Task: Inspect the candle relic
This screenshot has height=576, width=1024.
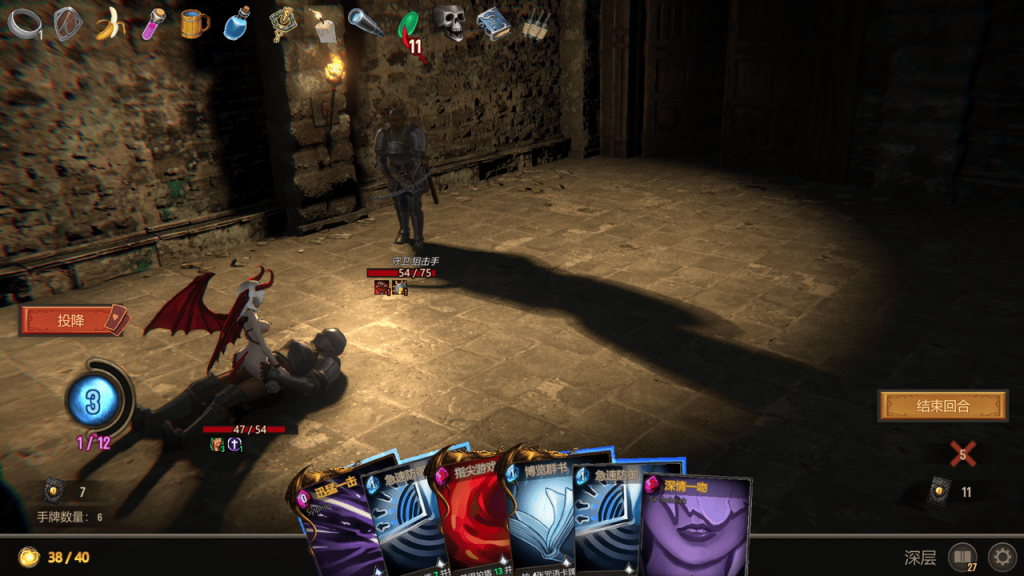Action: click(x=324, y=26)
